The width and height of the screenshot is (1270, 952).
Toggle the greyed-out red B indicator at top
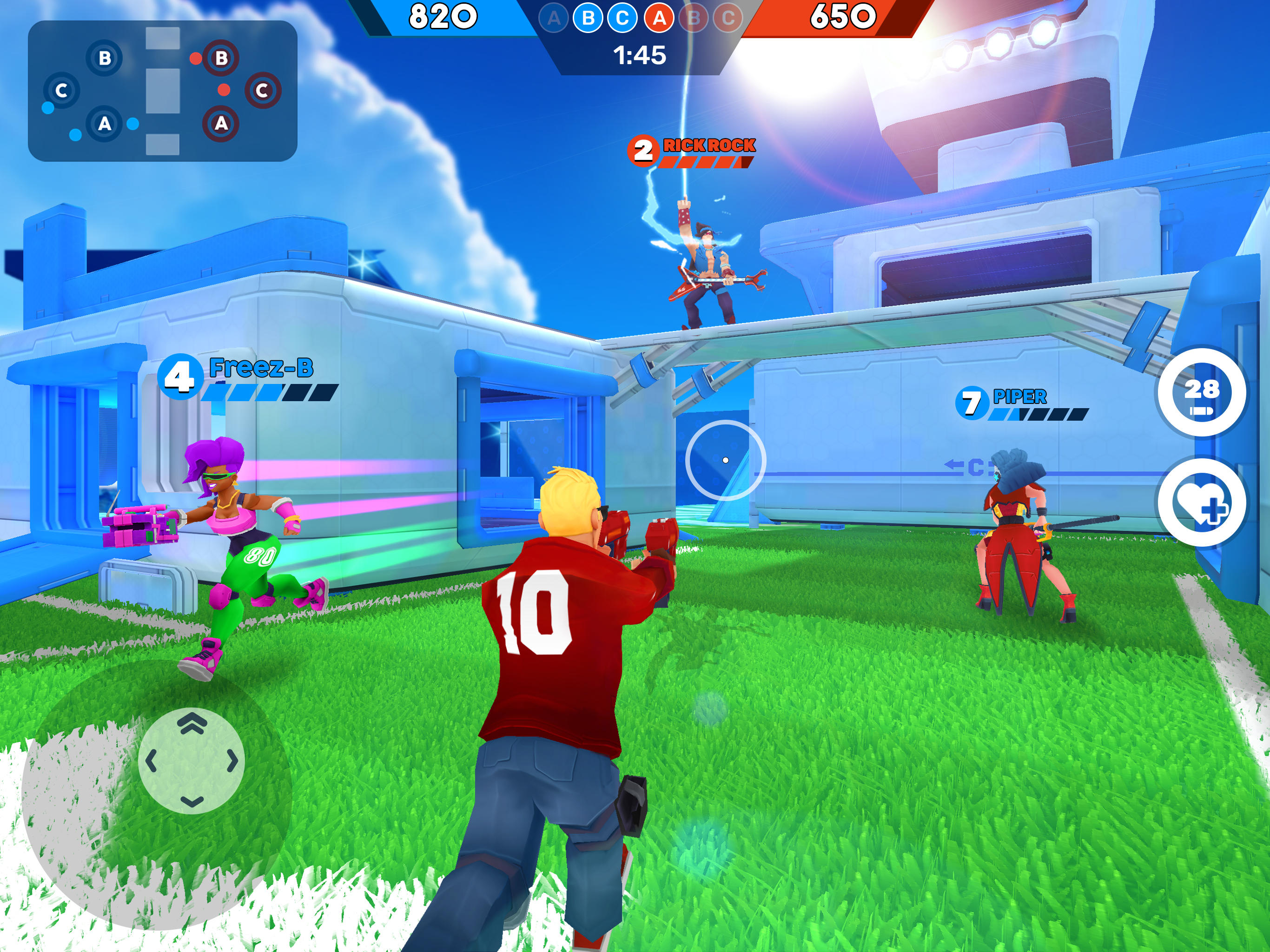tap(693, 17)
